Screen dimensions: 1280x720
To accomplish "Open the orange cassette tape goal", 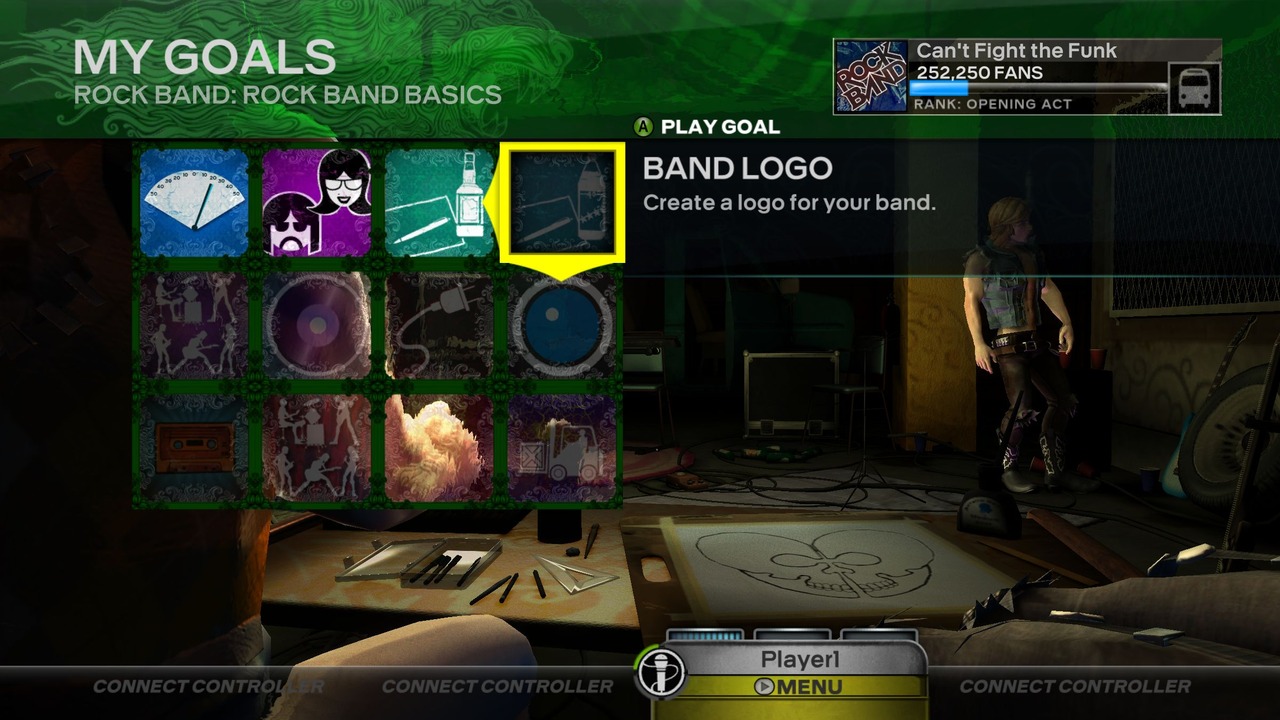I will [194, 447].
